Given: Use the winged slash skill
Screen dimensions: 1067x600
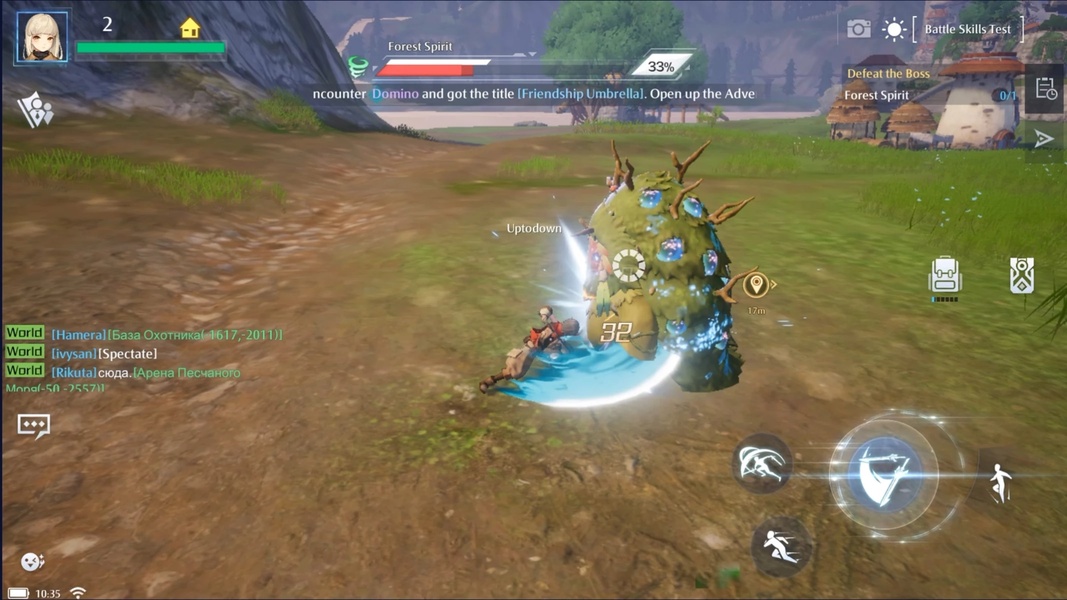Looking at the screenshot, I should (x=763, y=463).
